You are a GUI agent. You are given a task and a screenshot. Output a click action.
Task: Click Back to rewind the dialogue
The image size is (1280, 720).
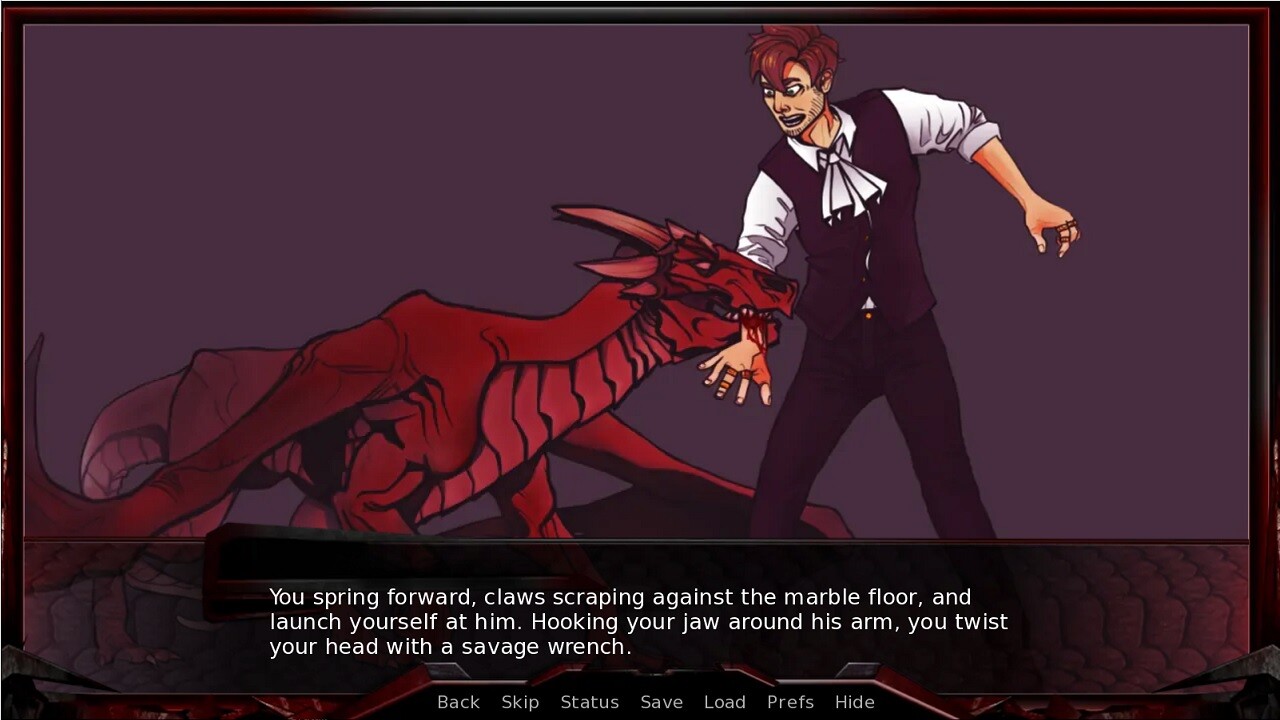(457, 702)
